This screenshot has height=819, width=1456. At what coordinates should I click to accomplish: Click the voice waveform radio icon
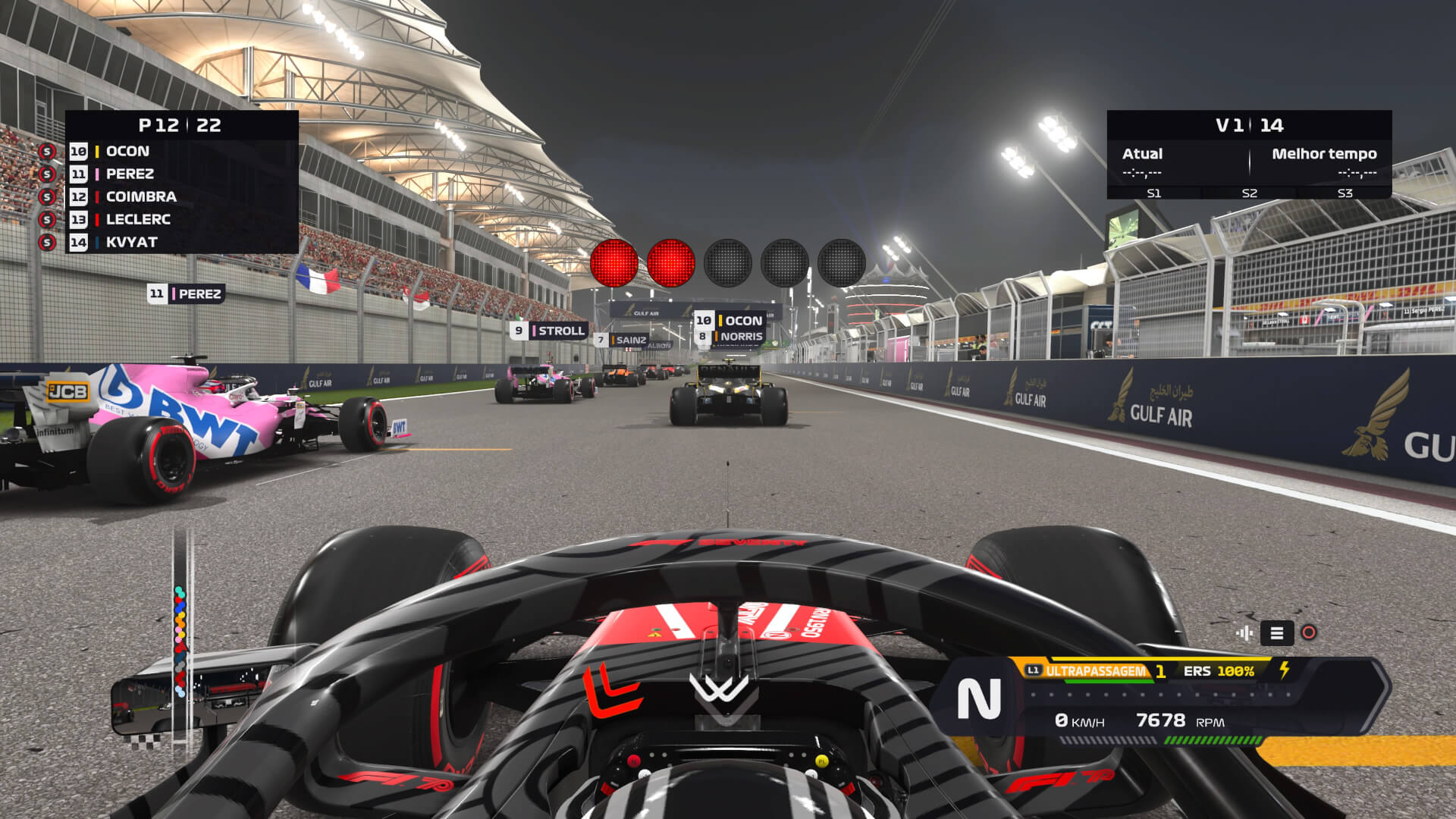pos(1244,633)
